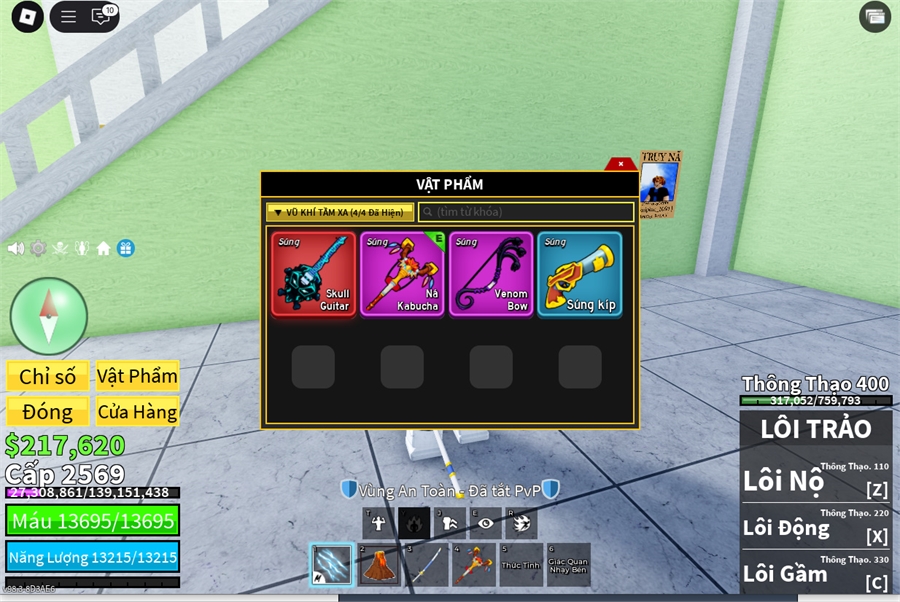Open settings with the gear icon
Viewport: 900px width, 602px height.
coord(38,248)
